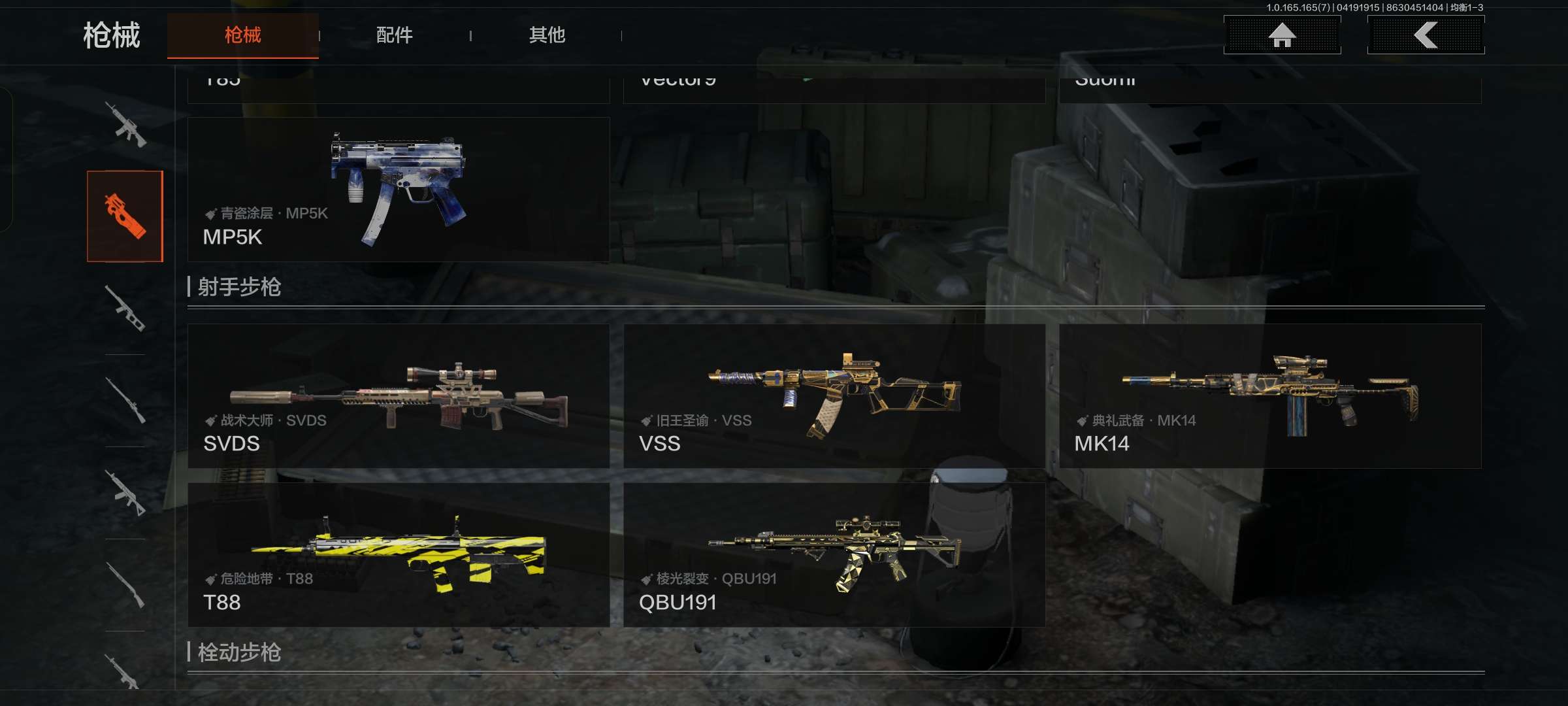Select the highlighted orange submachine gun category
Viewport: 1568px width, 706px height.
point(125,216)
